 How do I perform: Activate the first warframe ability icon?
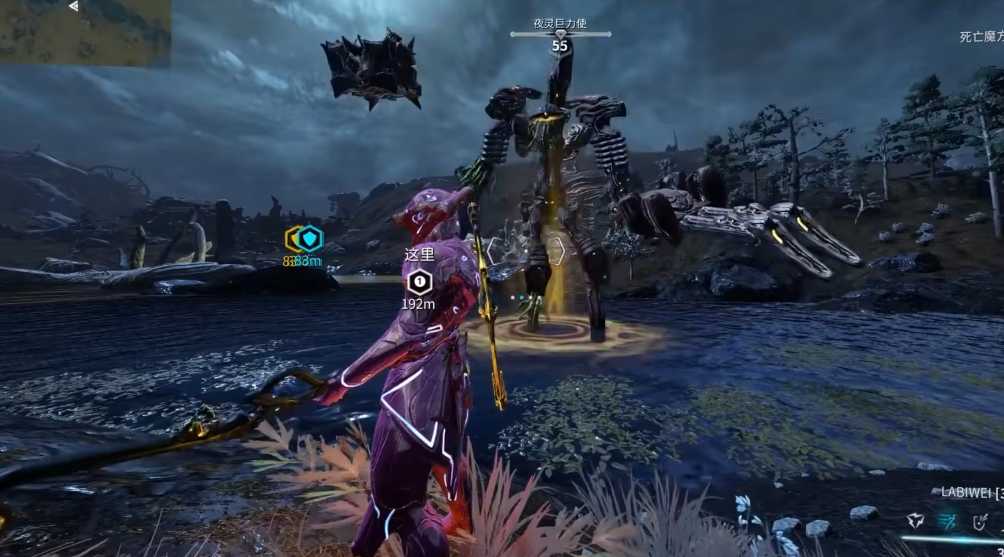coord(915,520)
